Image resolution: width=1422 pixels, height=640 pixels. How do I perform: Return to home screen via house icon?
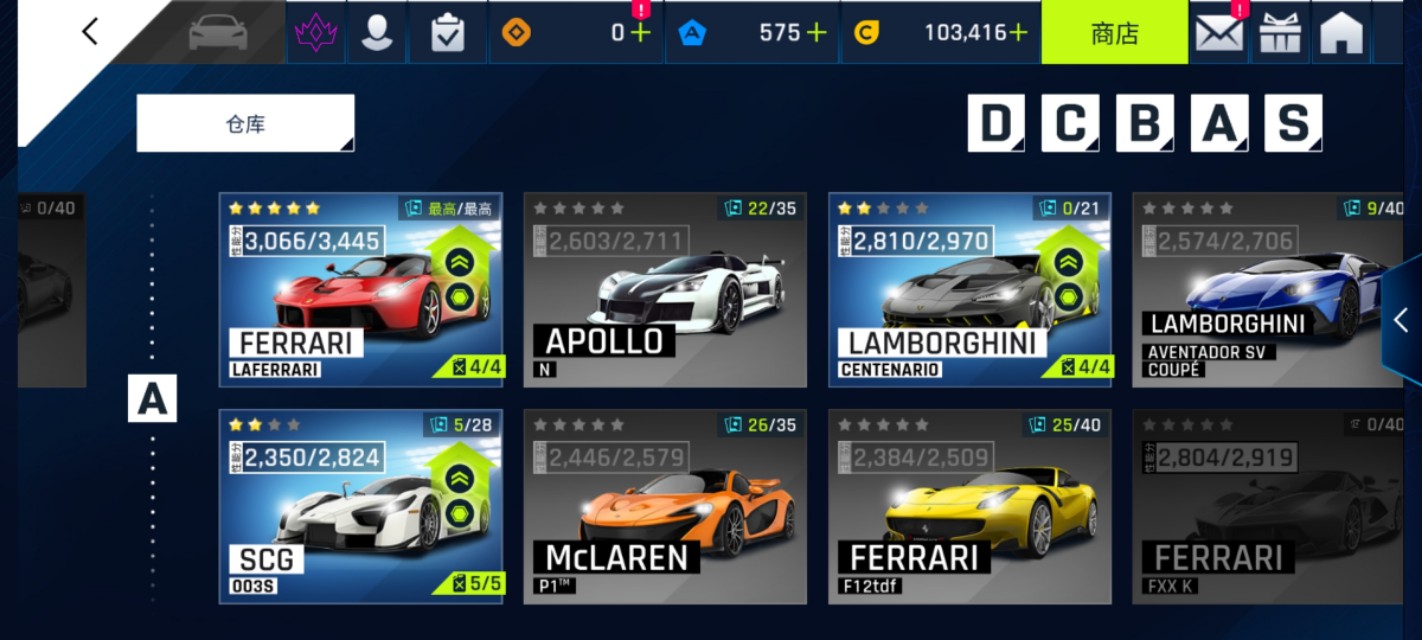(x=1341, y=33)
